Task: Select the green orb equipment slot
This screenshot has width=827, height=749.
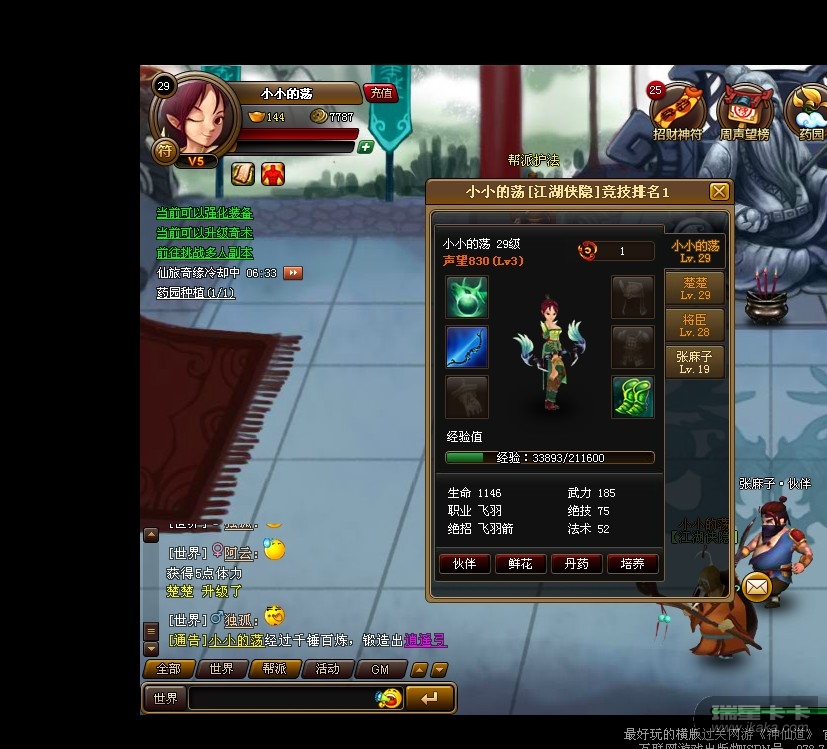Action: 467,298
